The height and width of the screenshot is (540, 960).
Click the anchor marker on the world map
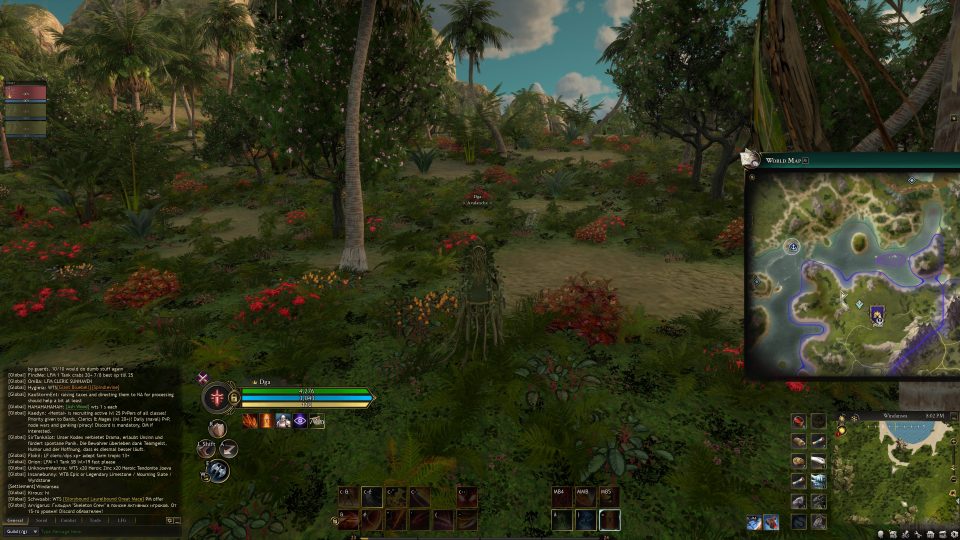[x=793, y=246]
